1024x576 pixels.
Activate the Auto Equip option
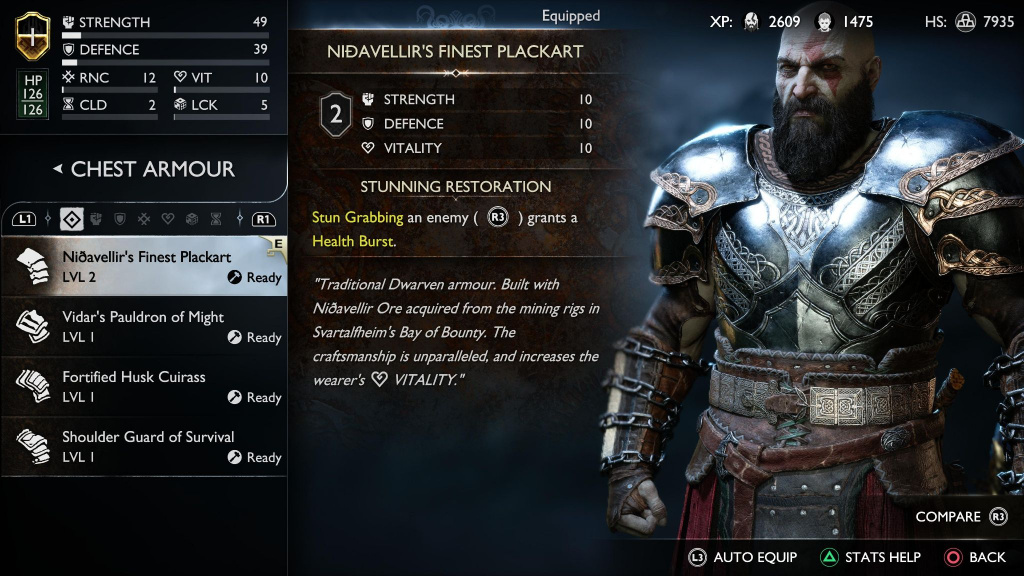point(742,557)
